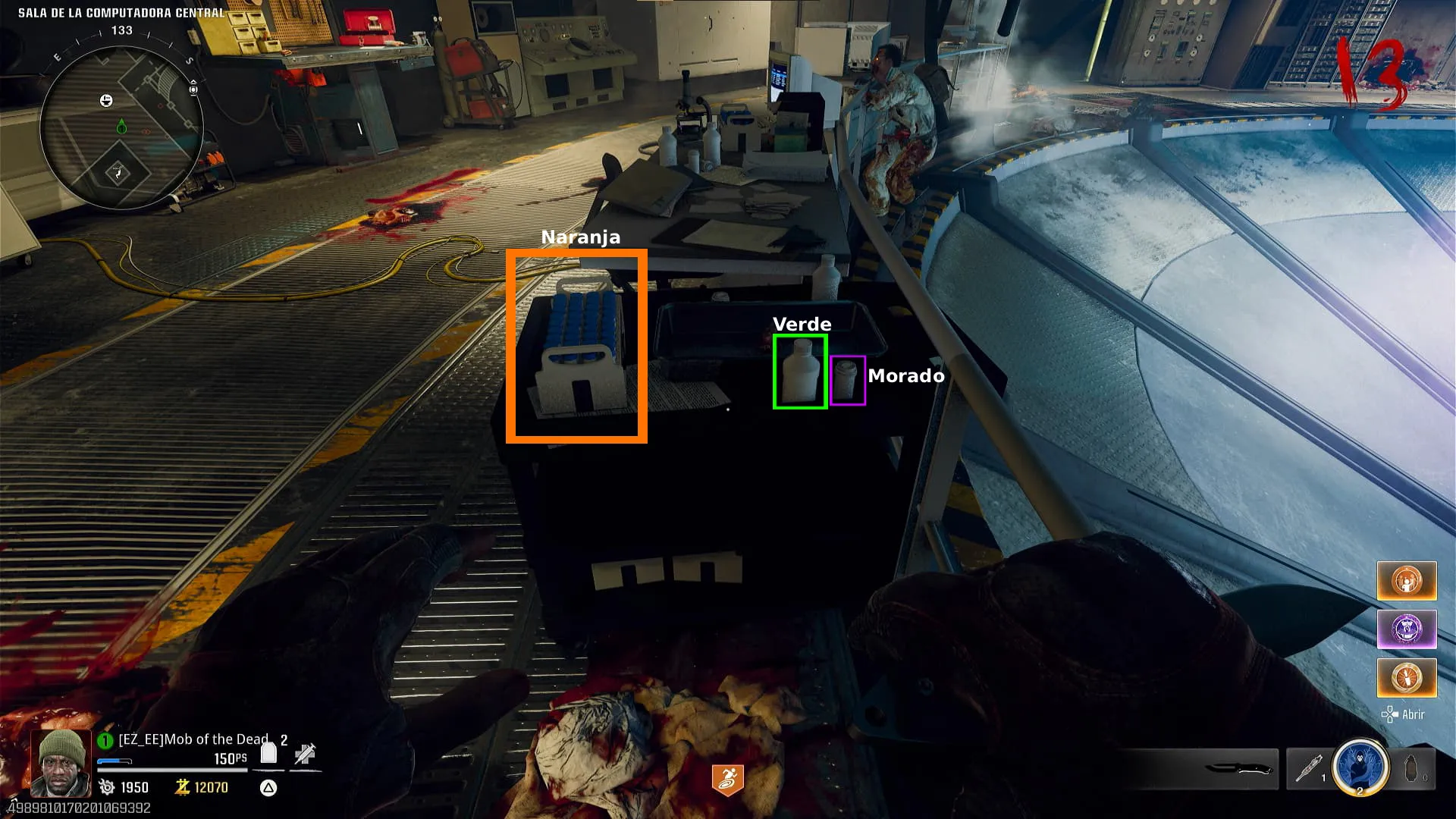Select the player portrait with green beanie
This screenshot has width=1456, height=819.
(61, 762)
